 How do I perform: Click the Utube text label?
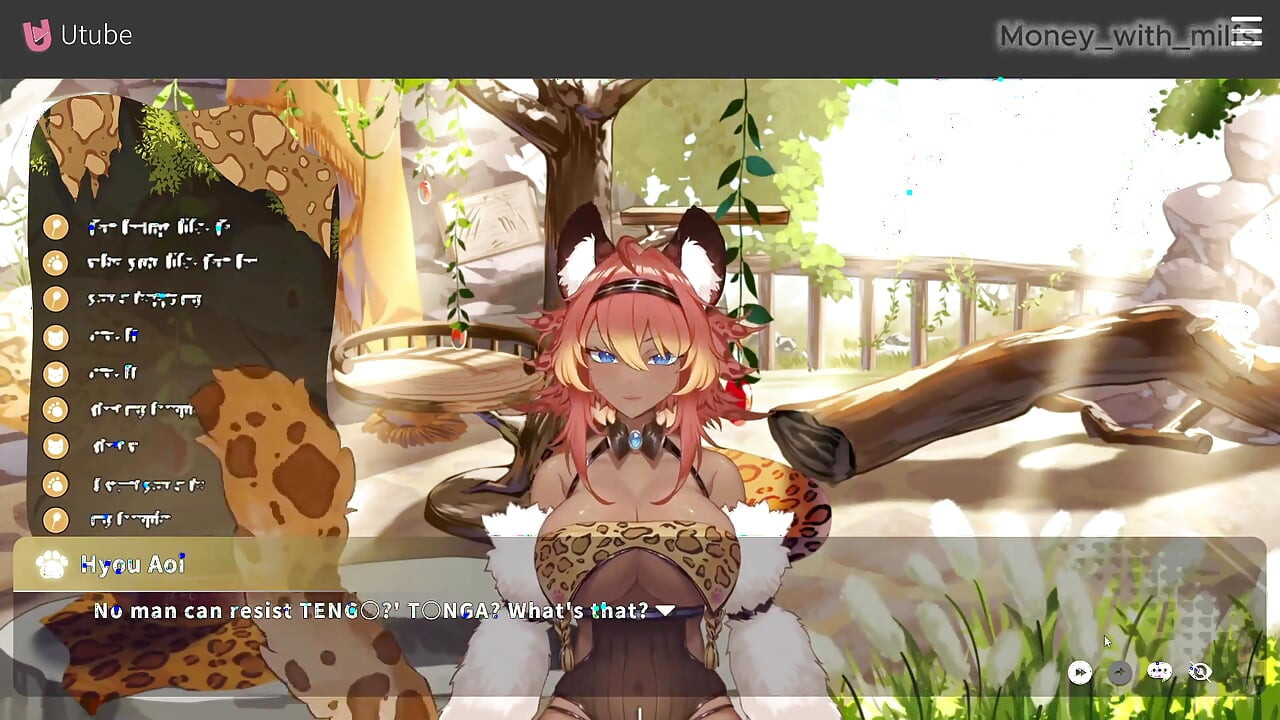(x=97, y=34)
